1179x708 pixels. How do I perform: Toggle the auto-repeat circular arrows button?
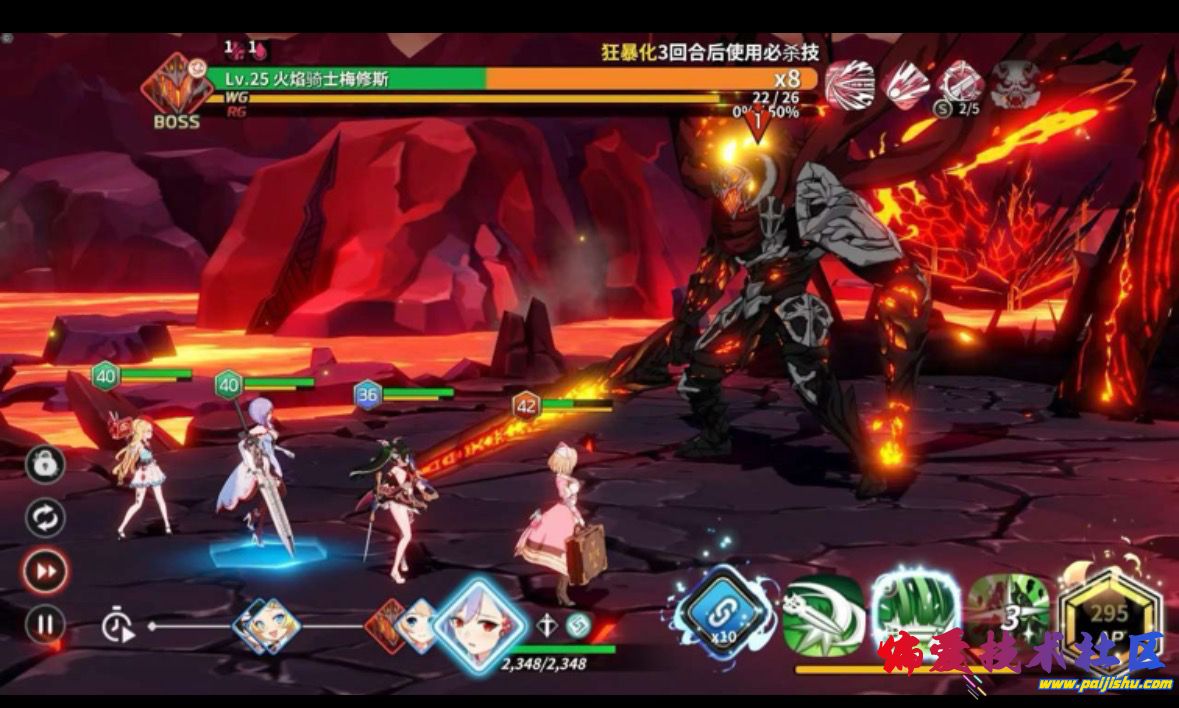click(45, 518)
